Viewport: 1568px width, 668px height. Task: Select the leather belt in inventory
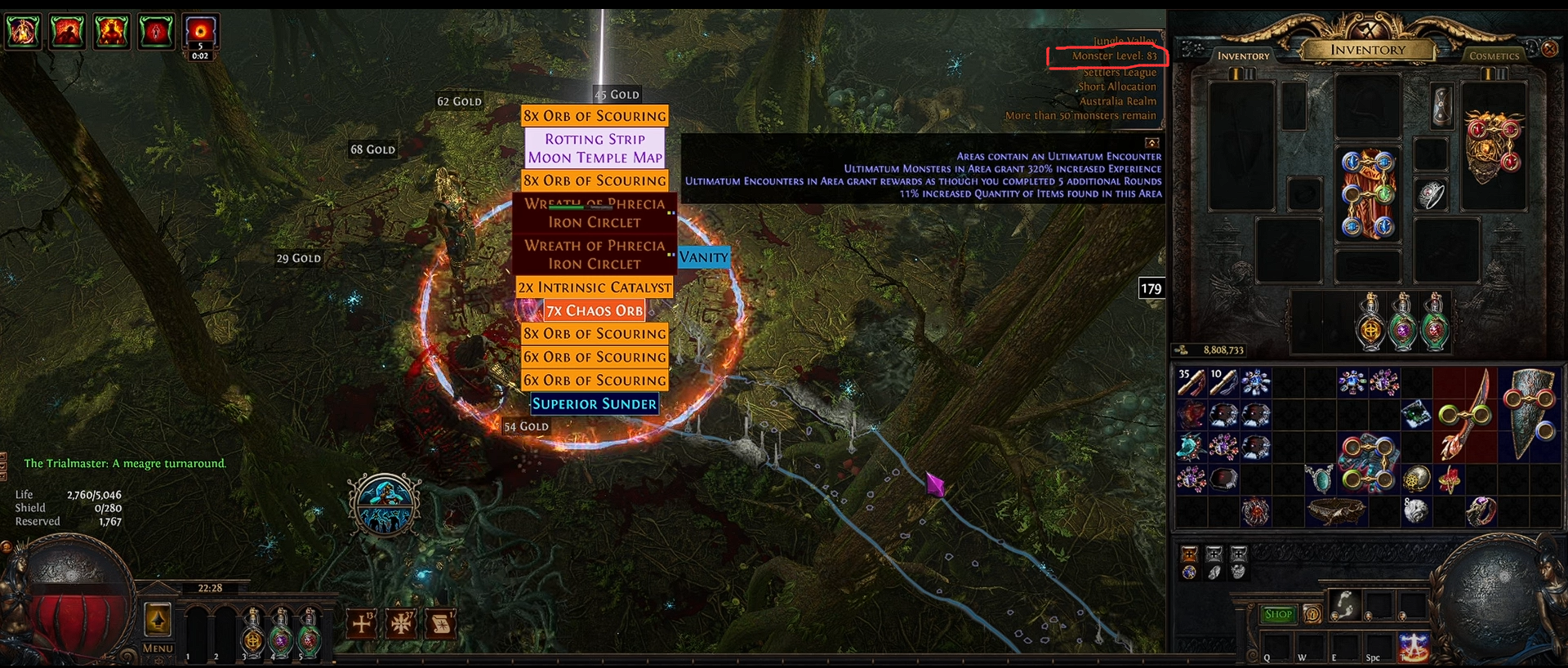pos(1335,511)
